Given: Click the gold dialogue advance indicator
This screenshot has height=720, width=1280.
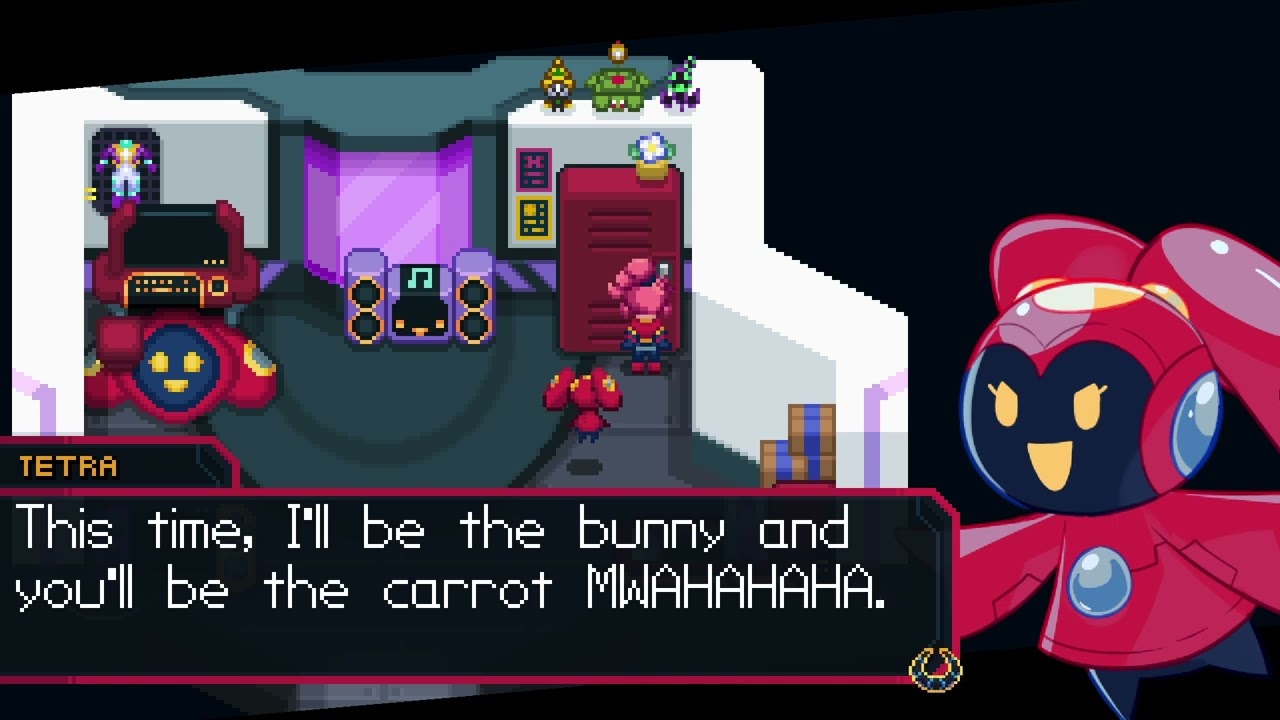Looking at the screenshot, I should [935, 668].
